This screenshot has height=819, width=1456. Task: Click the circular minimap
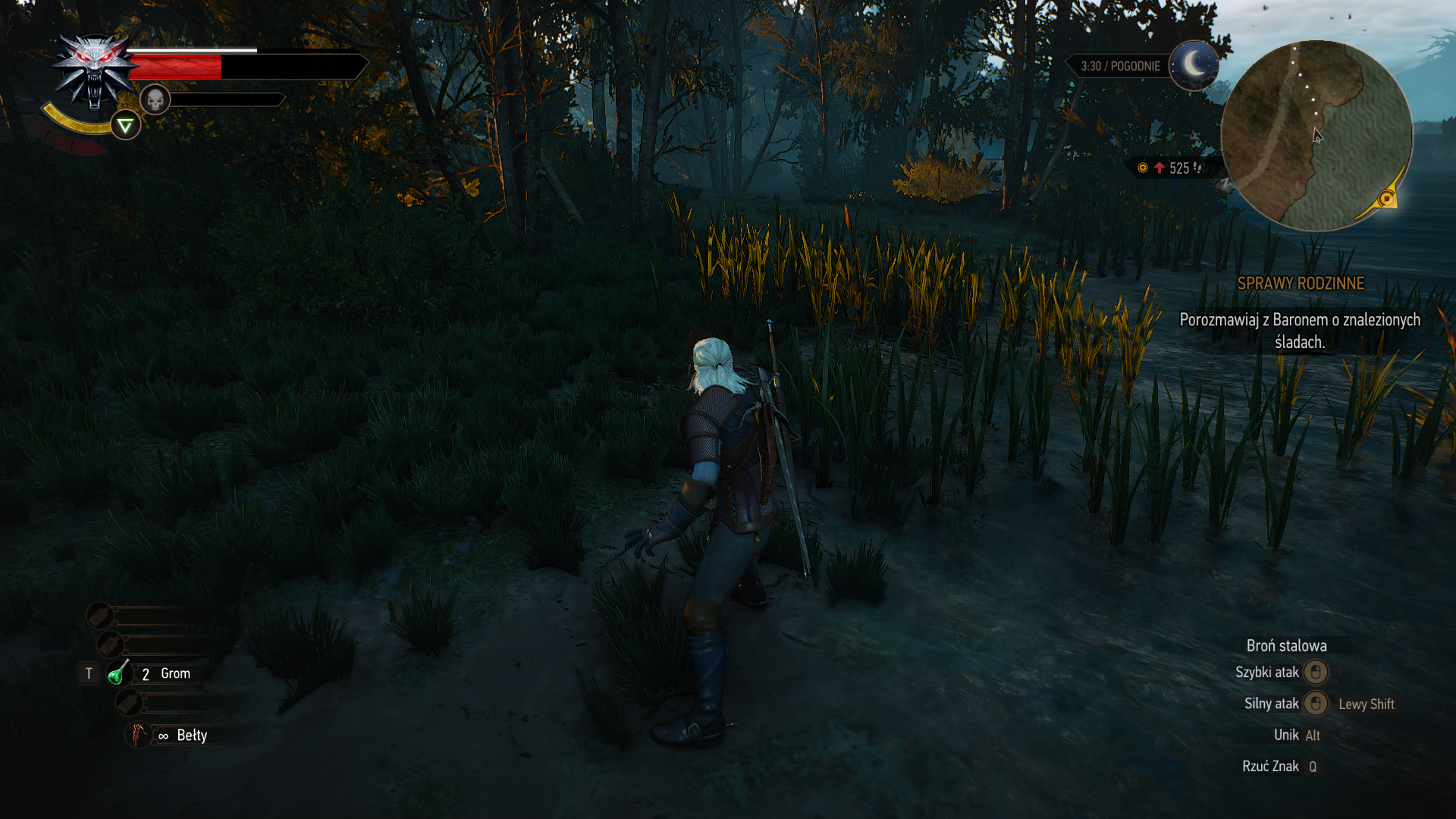point(1316,136)
